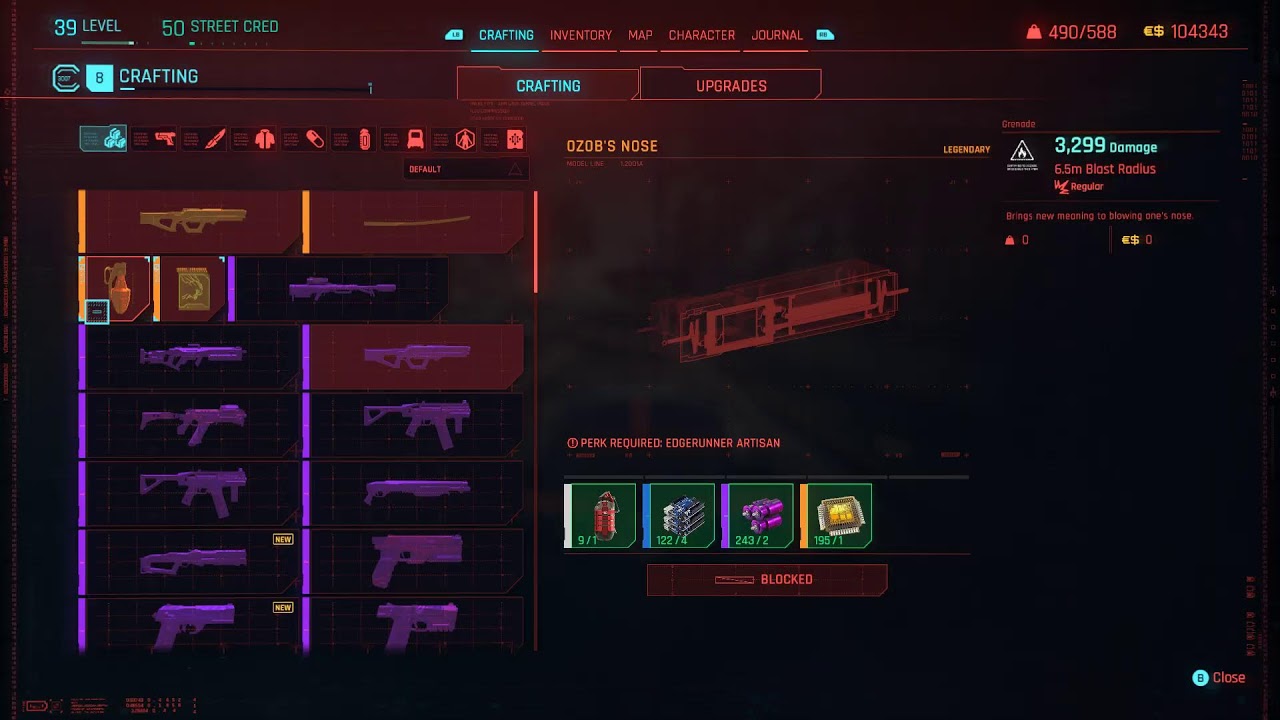Click the Close button at bottom right
The width and height of the screenshot is (1280, 720).
coord(1221,677)
